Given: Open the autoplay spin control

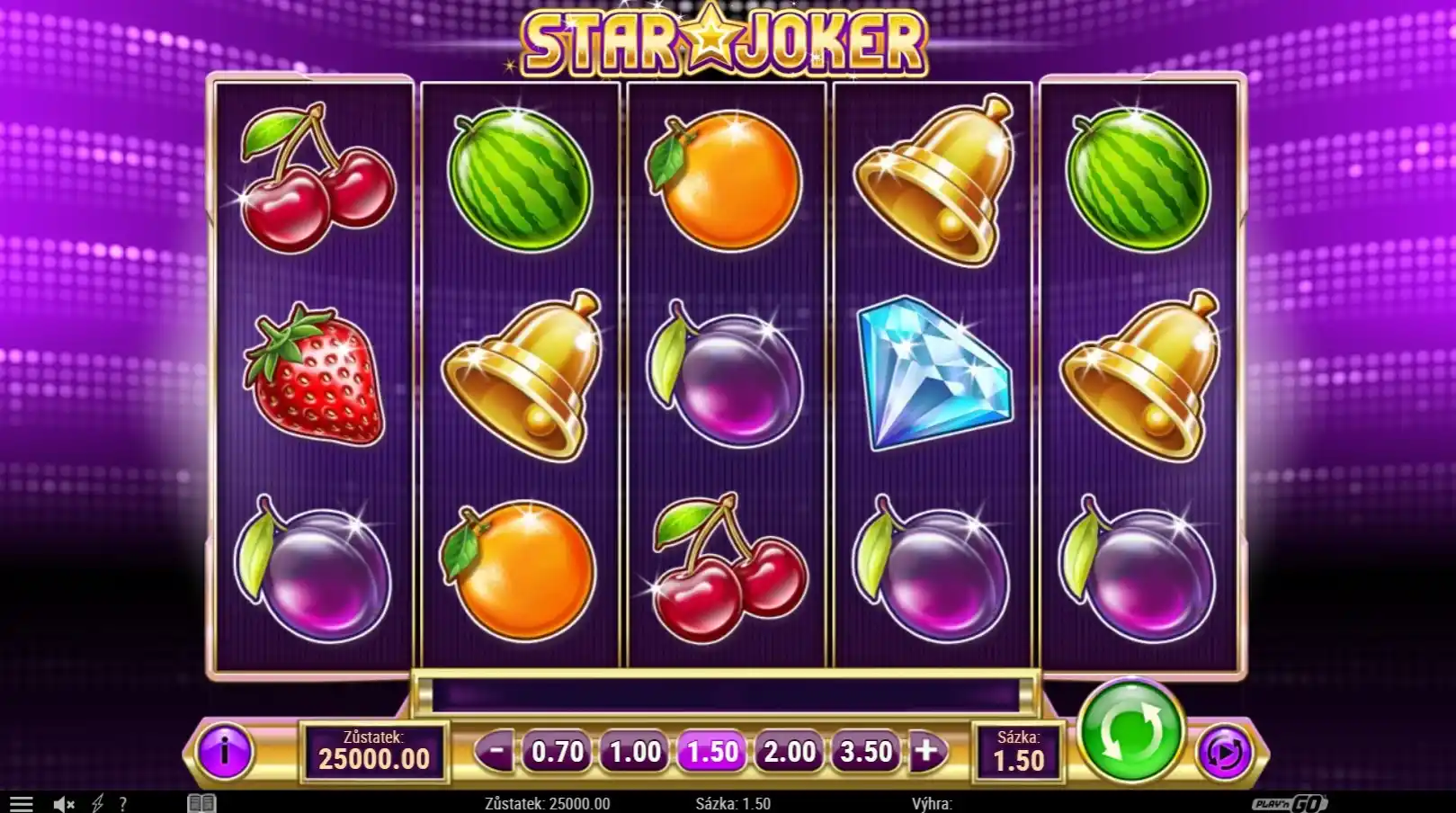Looking at the screenshot, I should 1224,751.
